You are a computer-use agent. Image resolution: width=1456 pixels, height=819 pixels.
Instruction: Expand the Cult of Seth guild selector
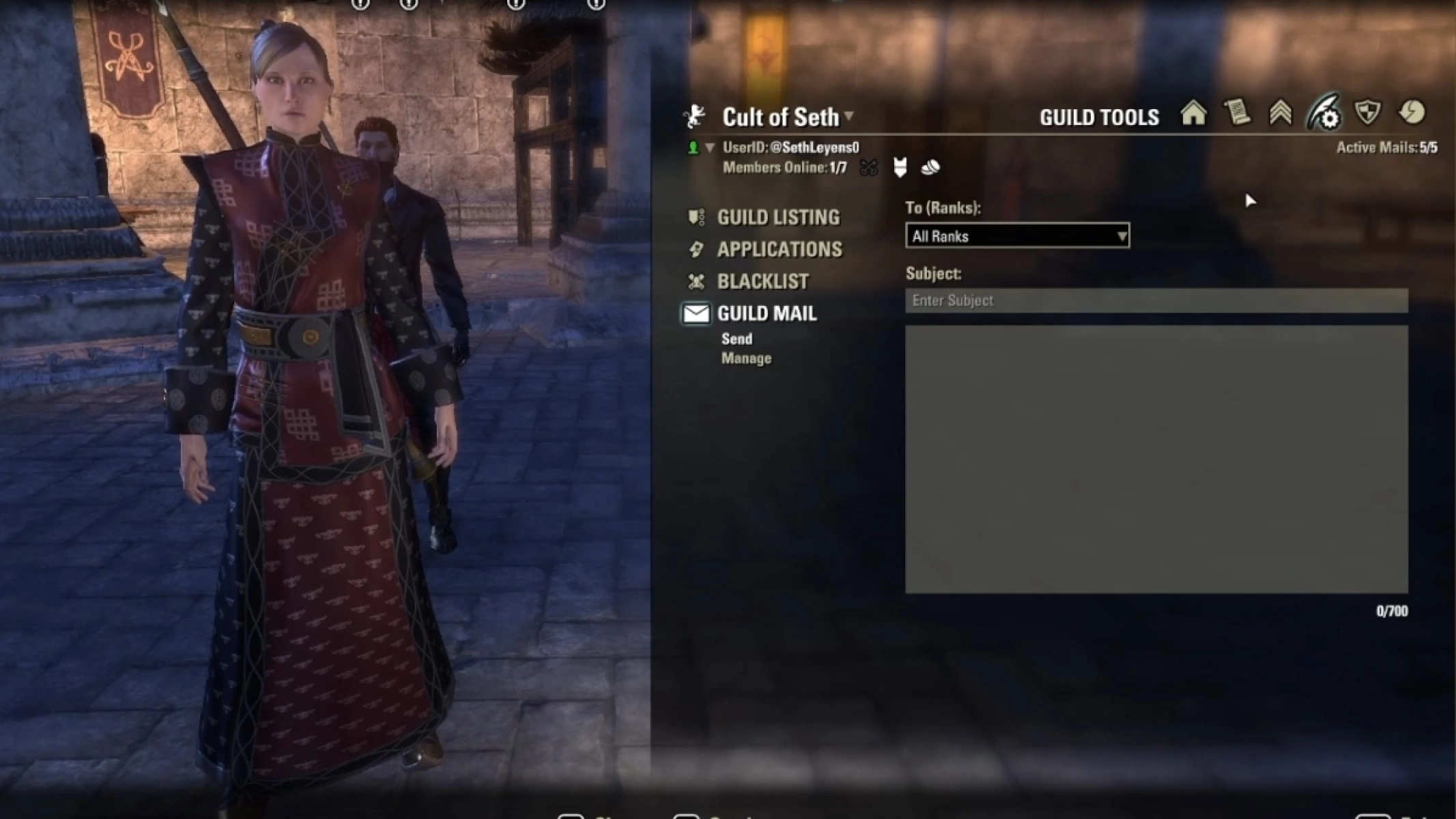[848, 117]
